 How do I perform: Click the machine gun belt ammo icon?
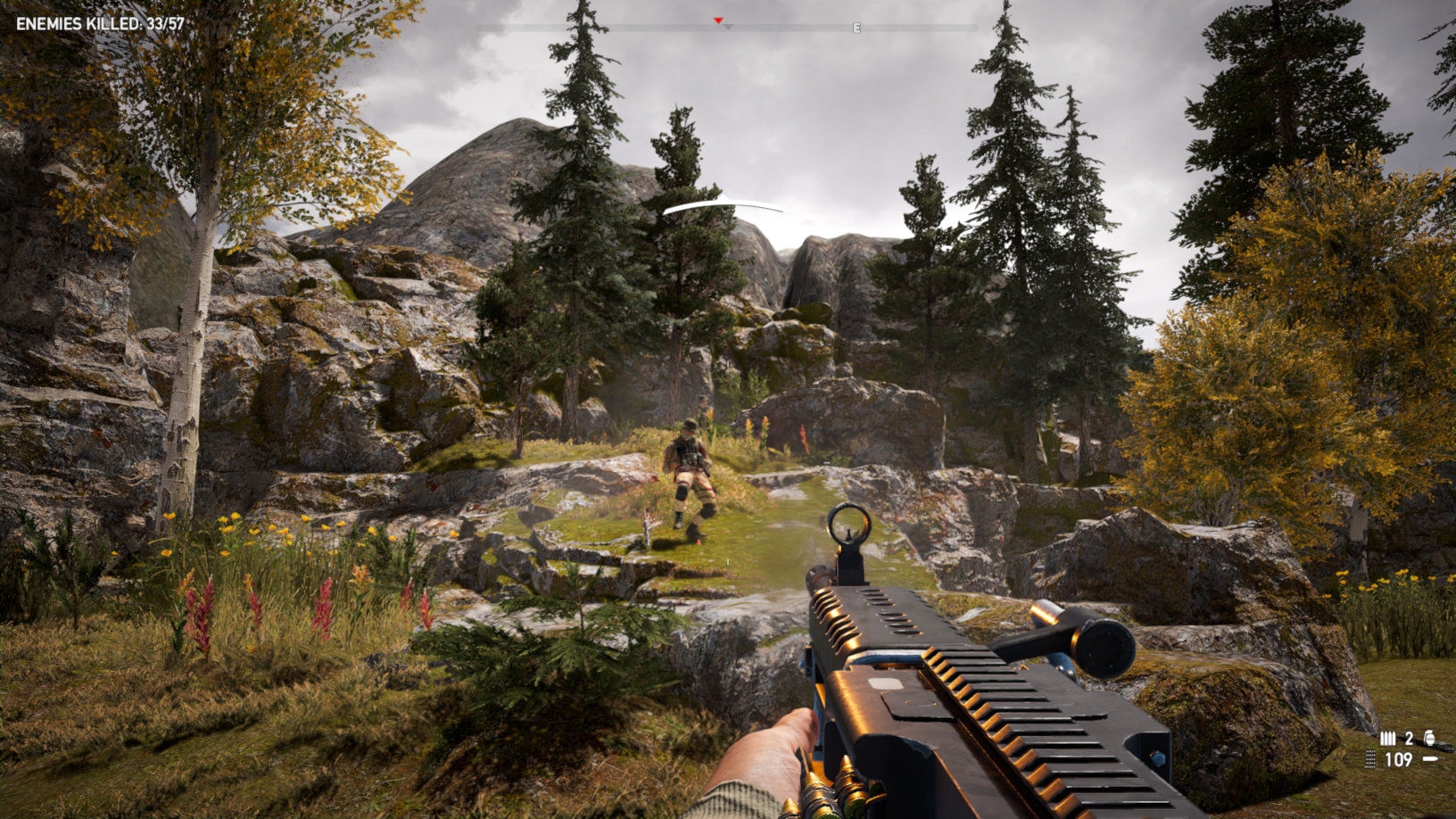click(1371, 759)
